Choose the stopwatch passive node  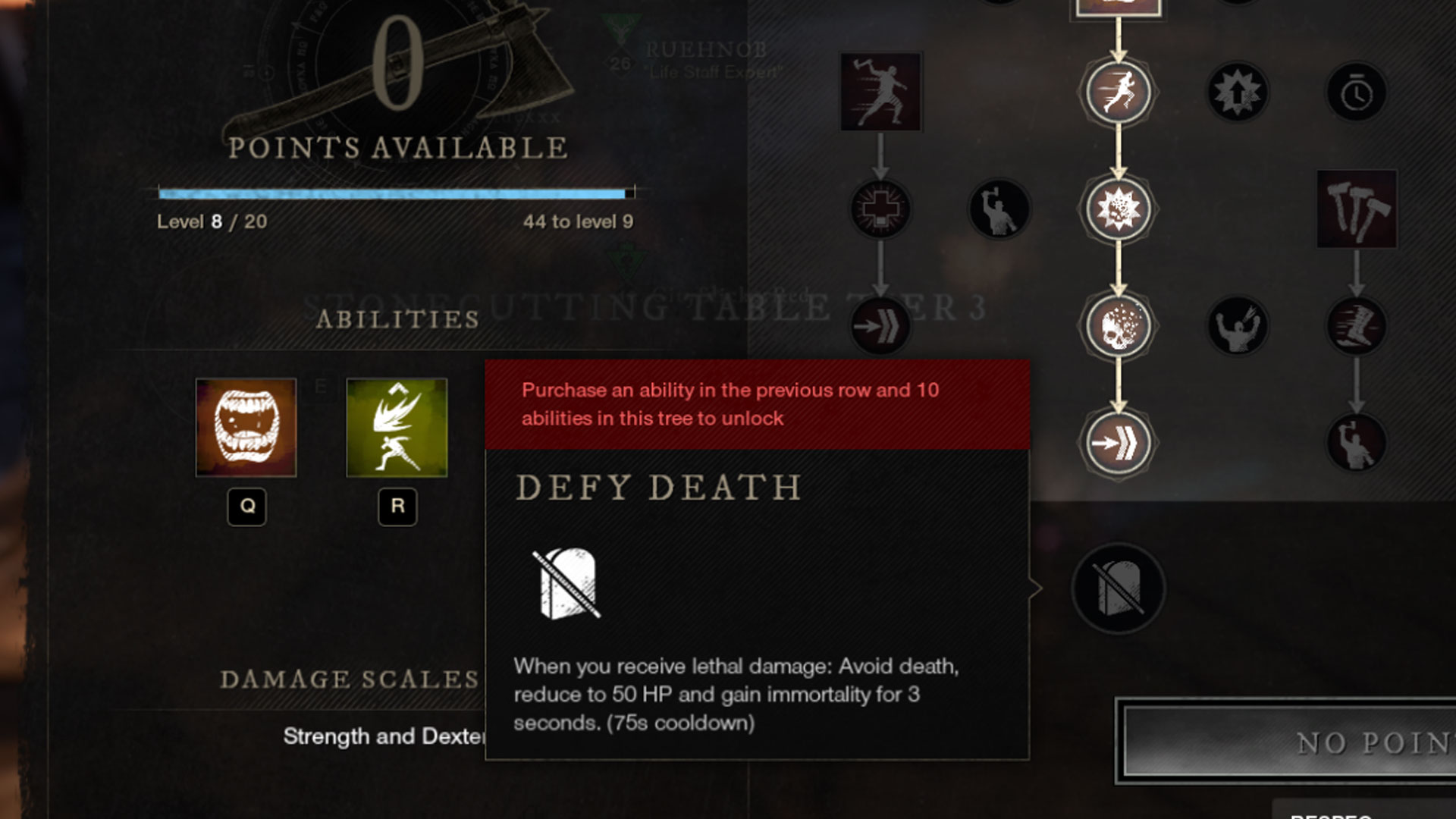click(x=1356, y=94)
